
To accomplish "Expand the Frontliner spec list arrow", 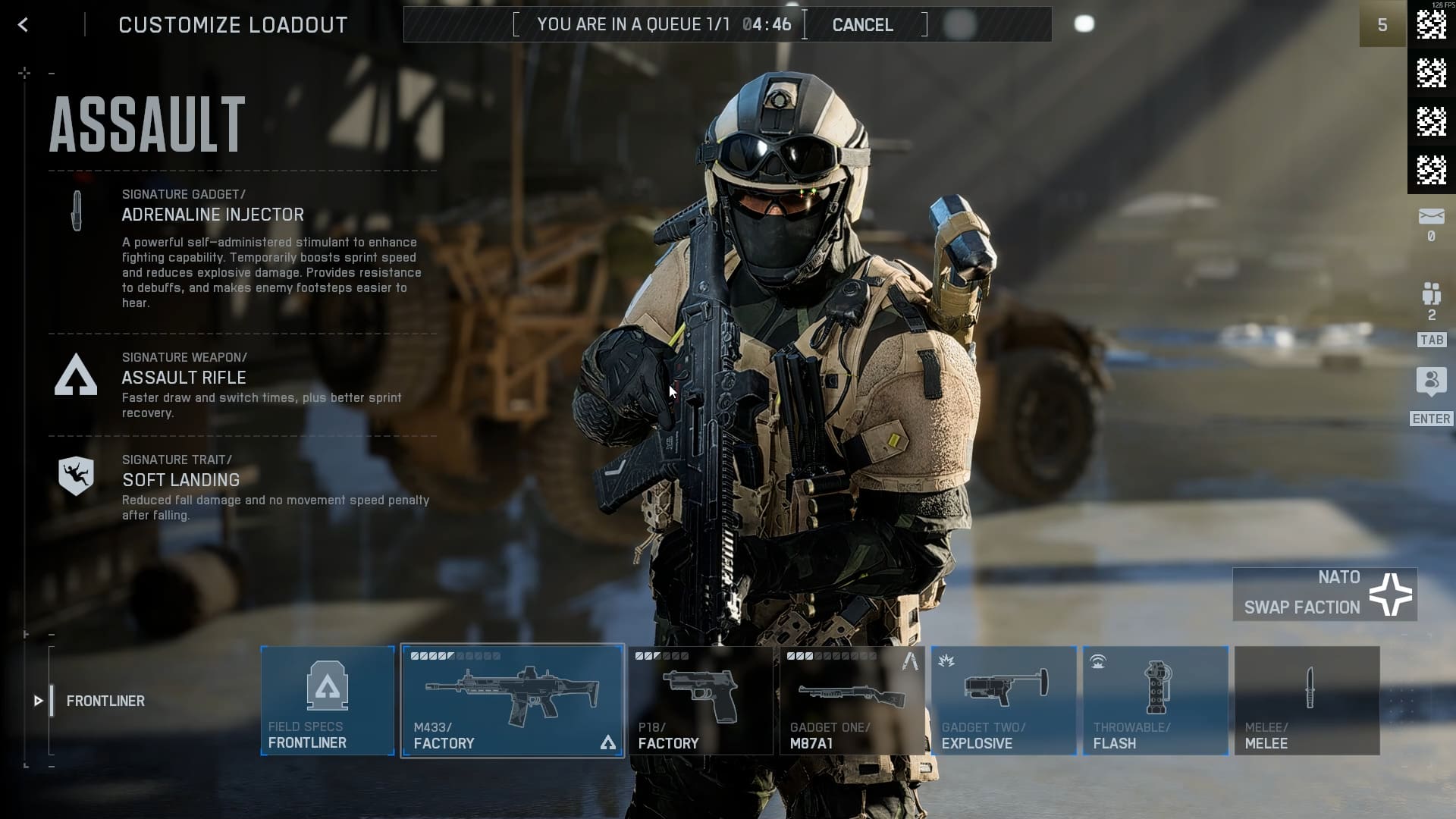I will (x=37, y=701).
